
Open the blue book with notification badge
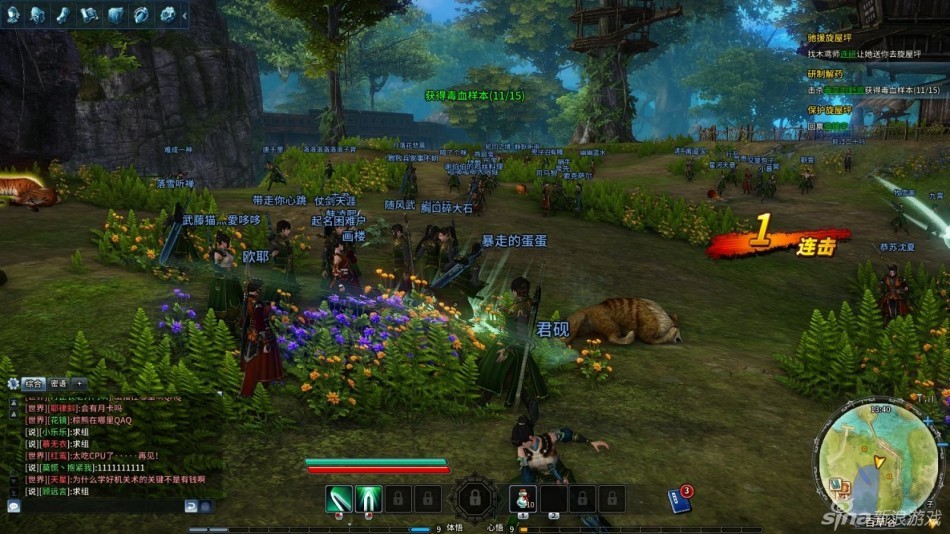point(680,499)
